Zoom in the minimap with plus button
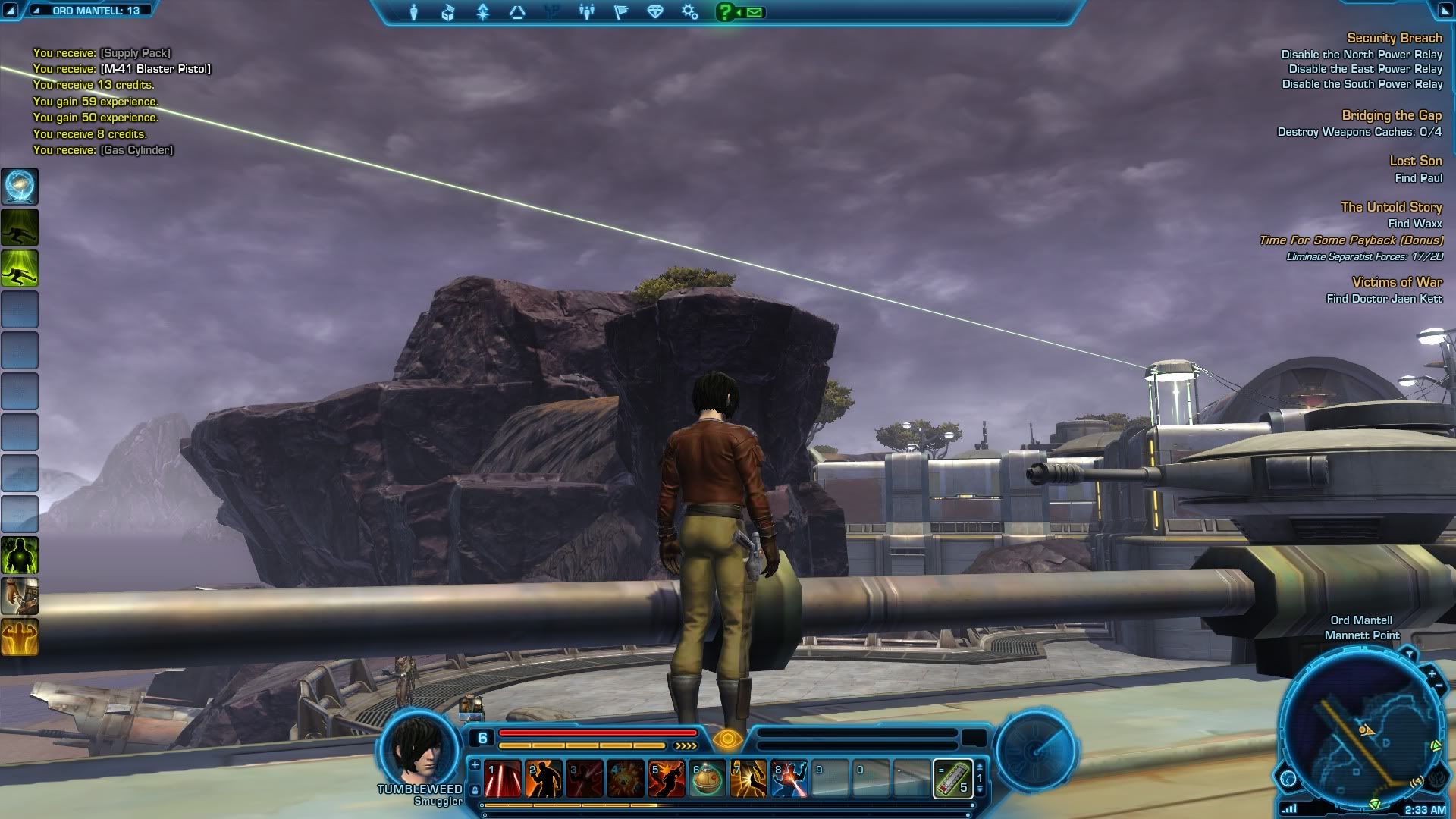 coord(1431,673)
